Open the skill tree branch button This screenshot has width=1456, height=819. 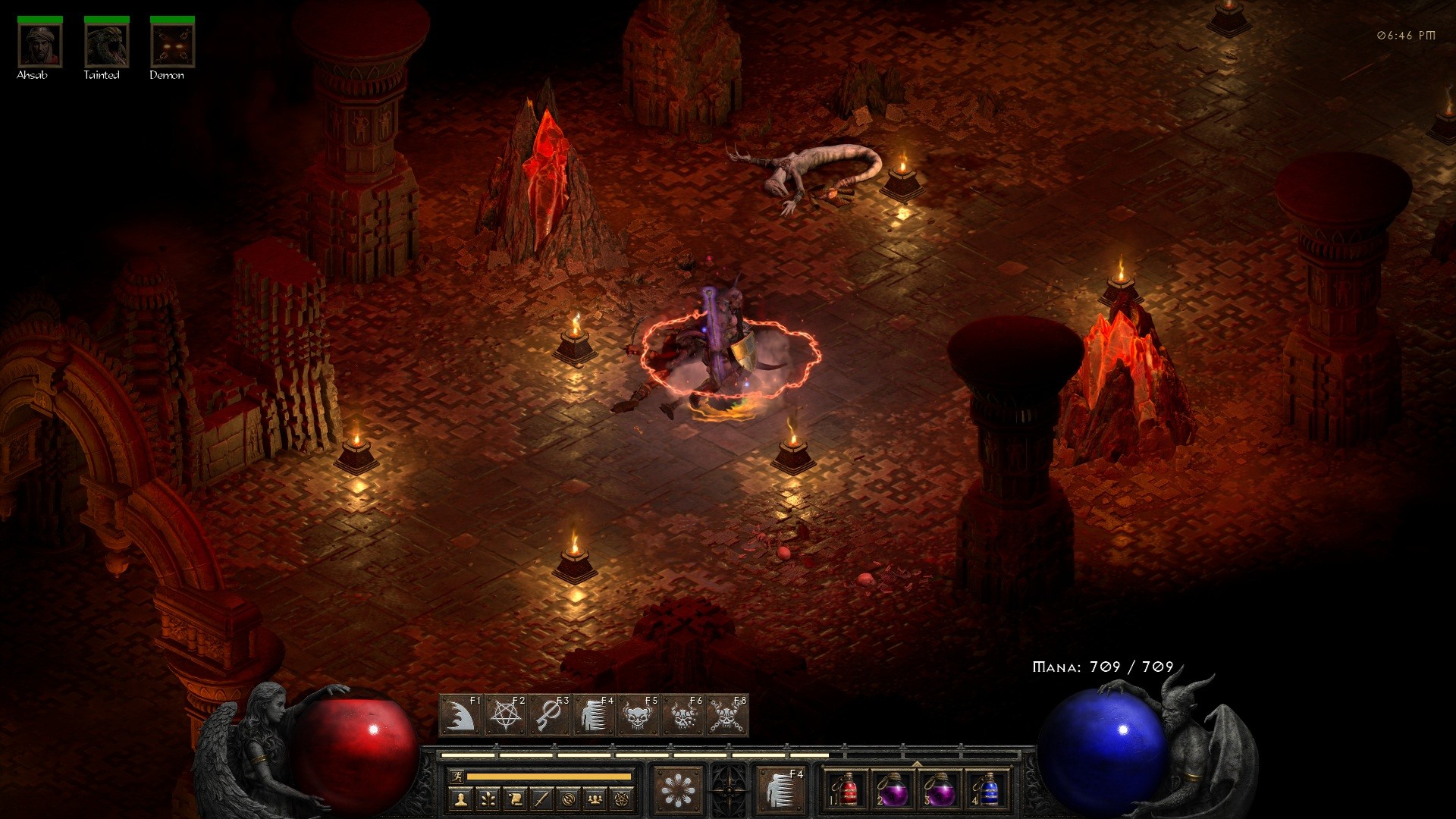coord(488,799)
